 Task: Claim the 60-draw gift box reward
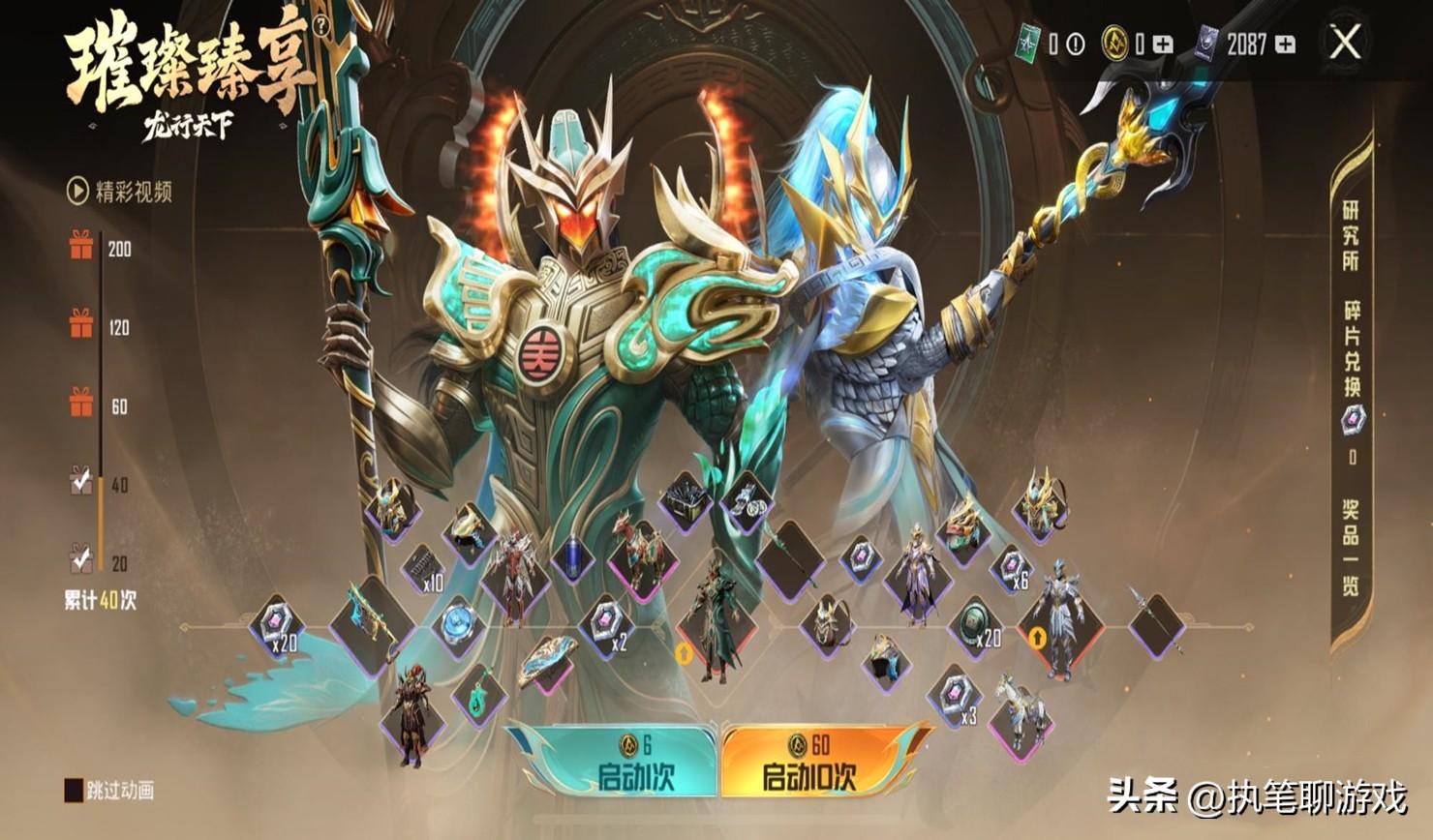[81, 404]
